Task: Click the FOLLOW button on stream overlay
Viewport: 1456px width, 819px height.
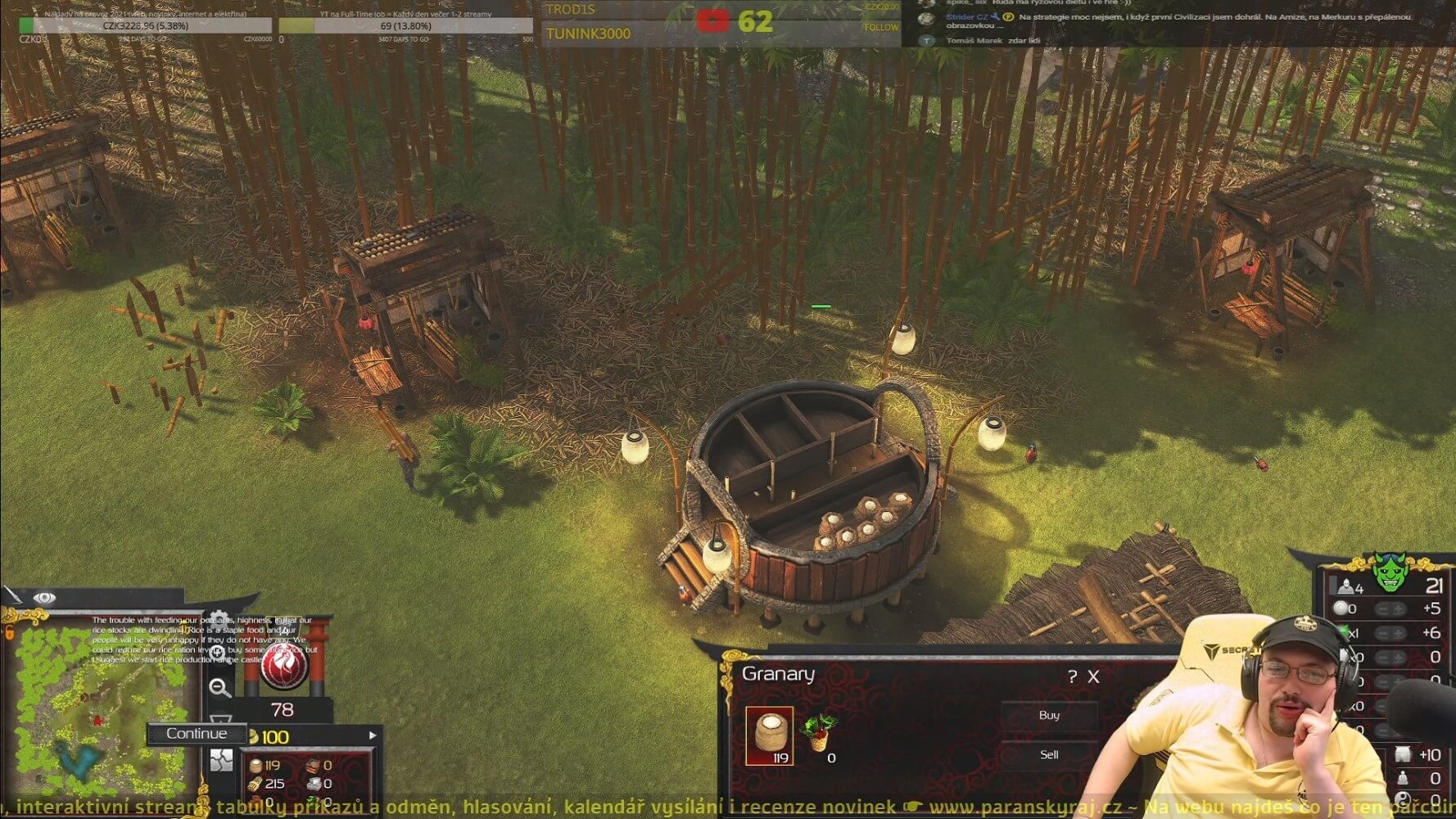Action: click(881, 27)
